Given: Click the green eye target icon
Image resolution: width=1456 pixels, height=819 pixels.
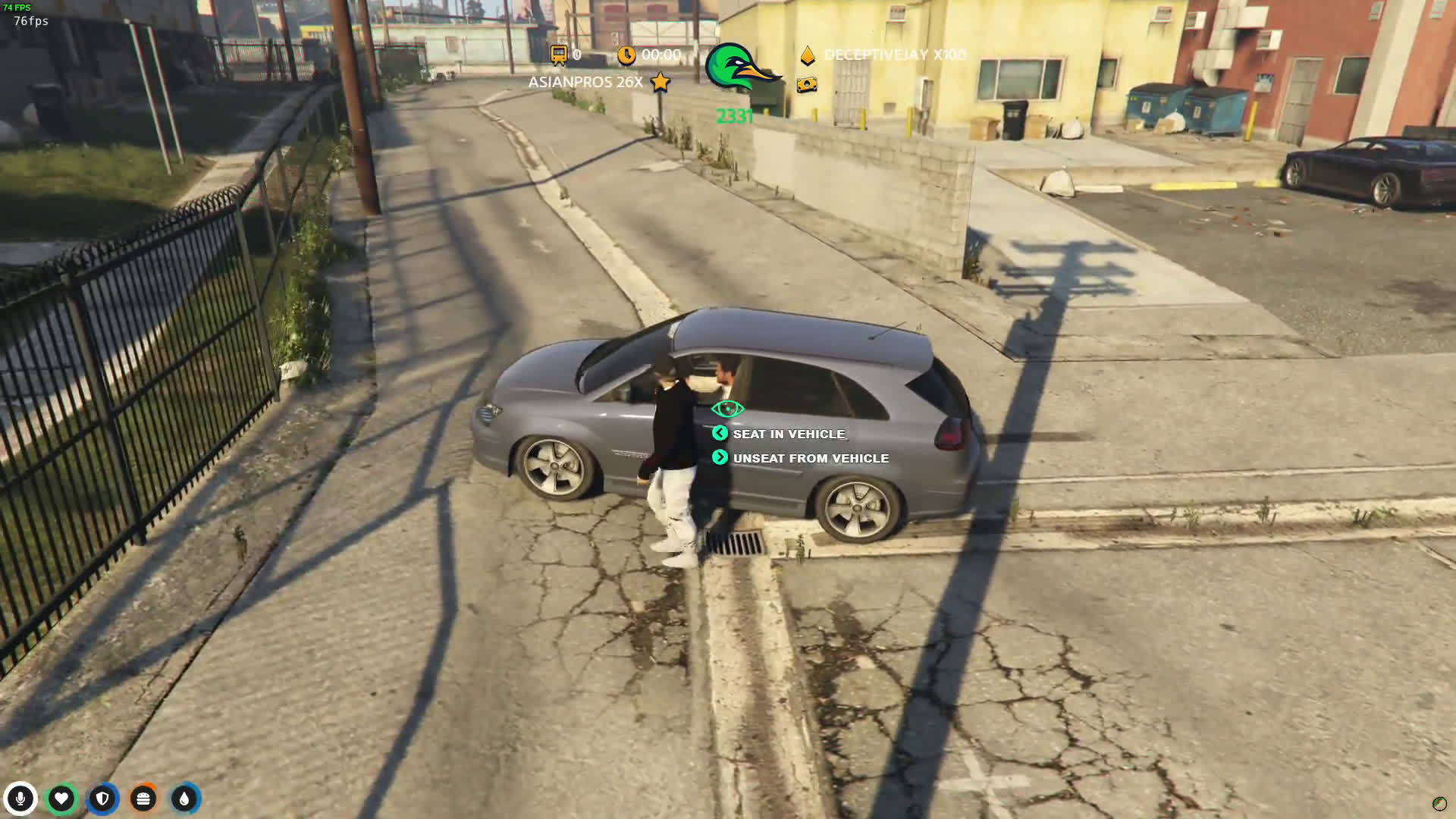Looking at the screenshot, I should pyautogui.click(x=727, y=409).
